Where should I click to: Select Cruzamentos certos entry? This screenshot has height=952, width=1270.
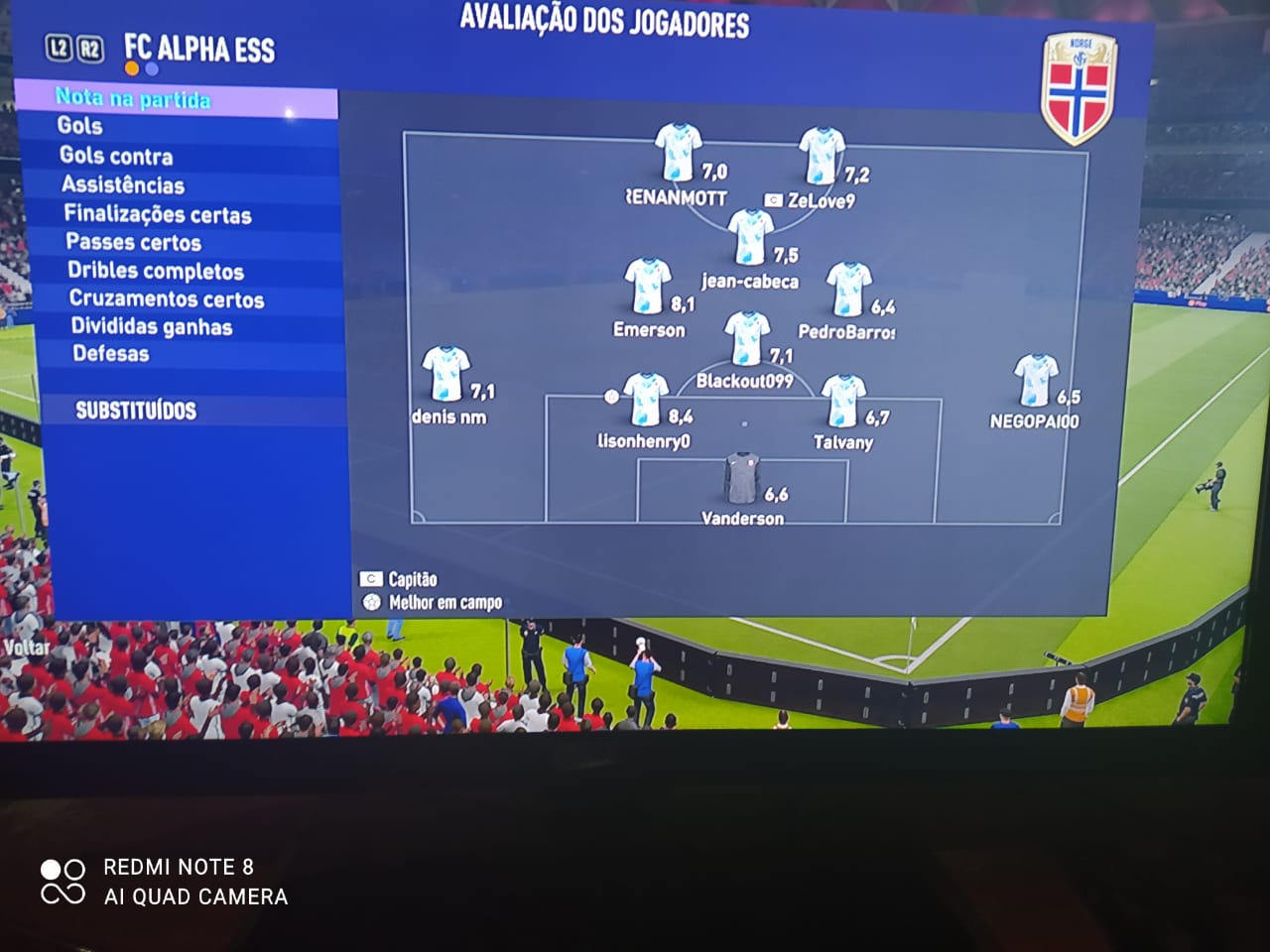click(x=167, y=298)
